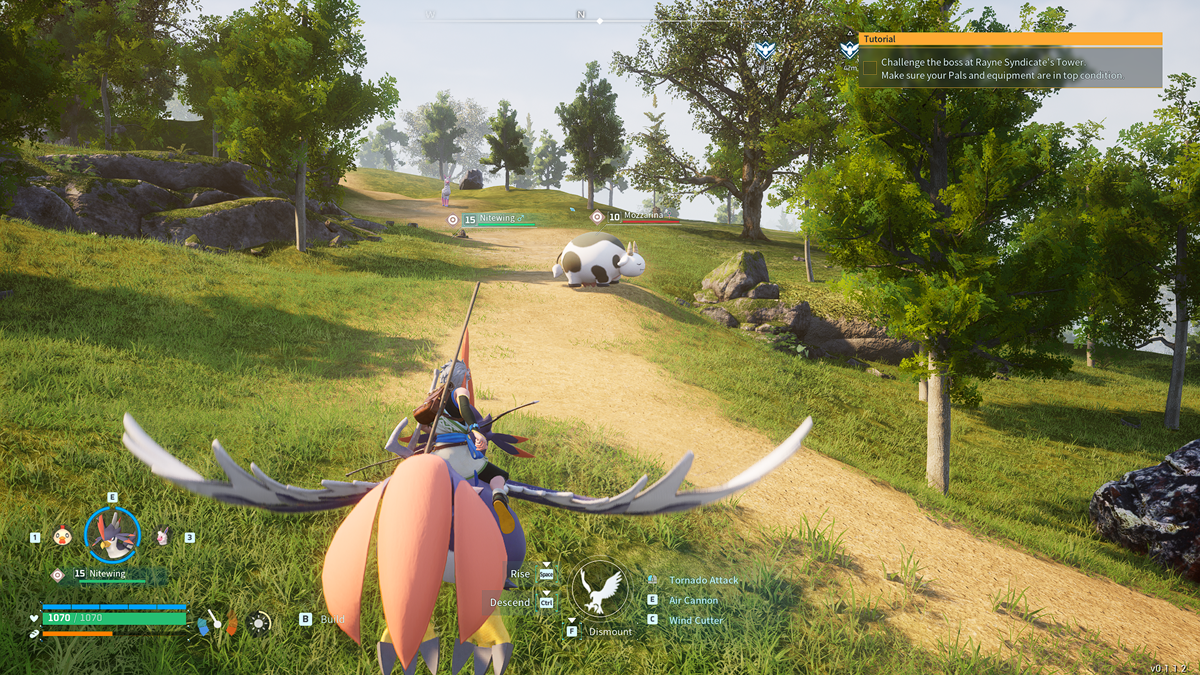Use the Wind Cutter skill
The width and height of the screenshot is (1200, 675).
point(696,620)
